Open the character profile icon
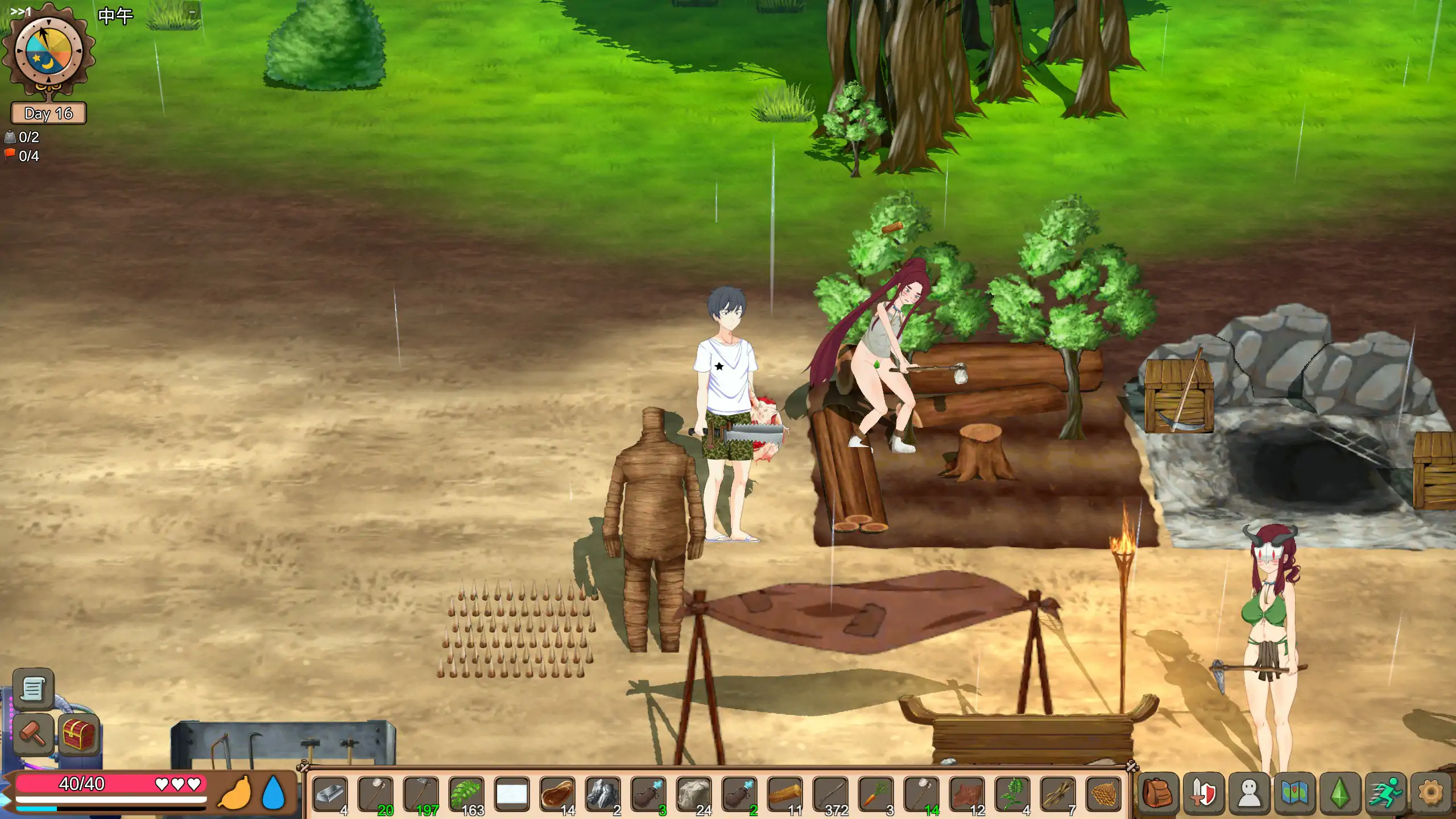Screen dimensions: 1456x819 tap(1249, 793)
